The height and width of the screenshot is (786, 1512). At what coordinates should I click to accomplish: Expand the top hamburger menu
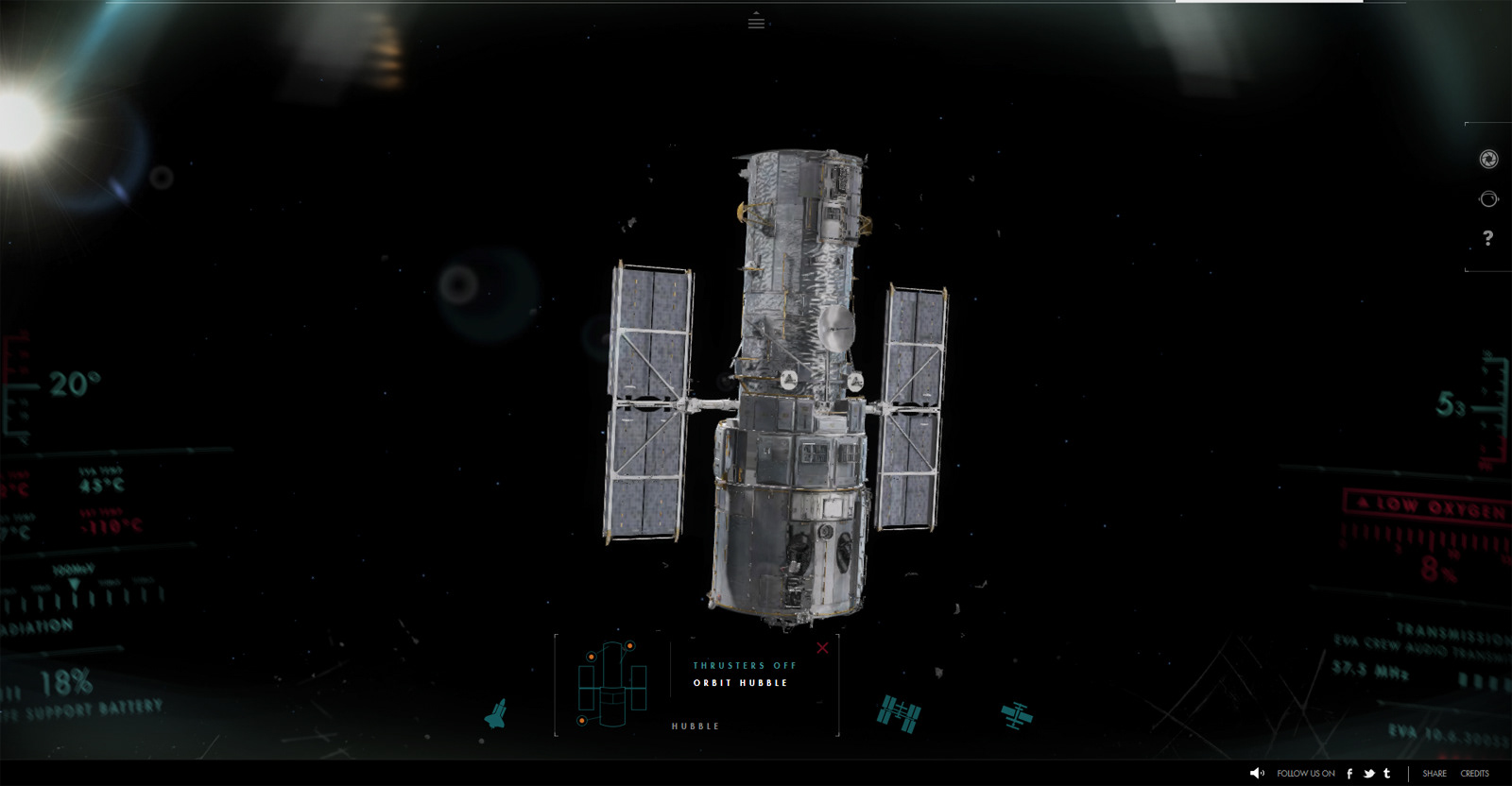756,21
